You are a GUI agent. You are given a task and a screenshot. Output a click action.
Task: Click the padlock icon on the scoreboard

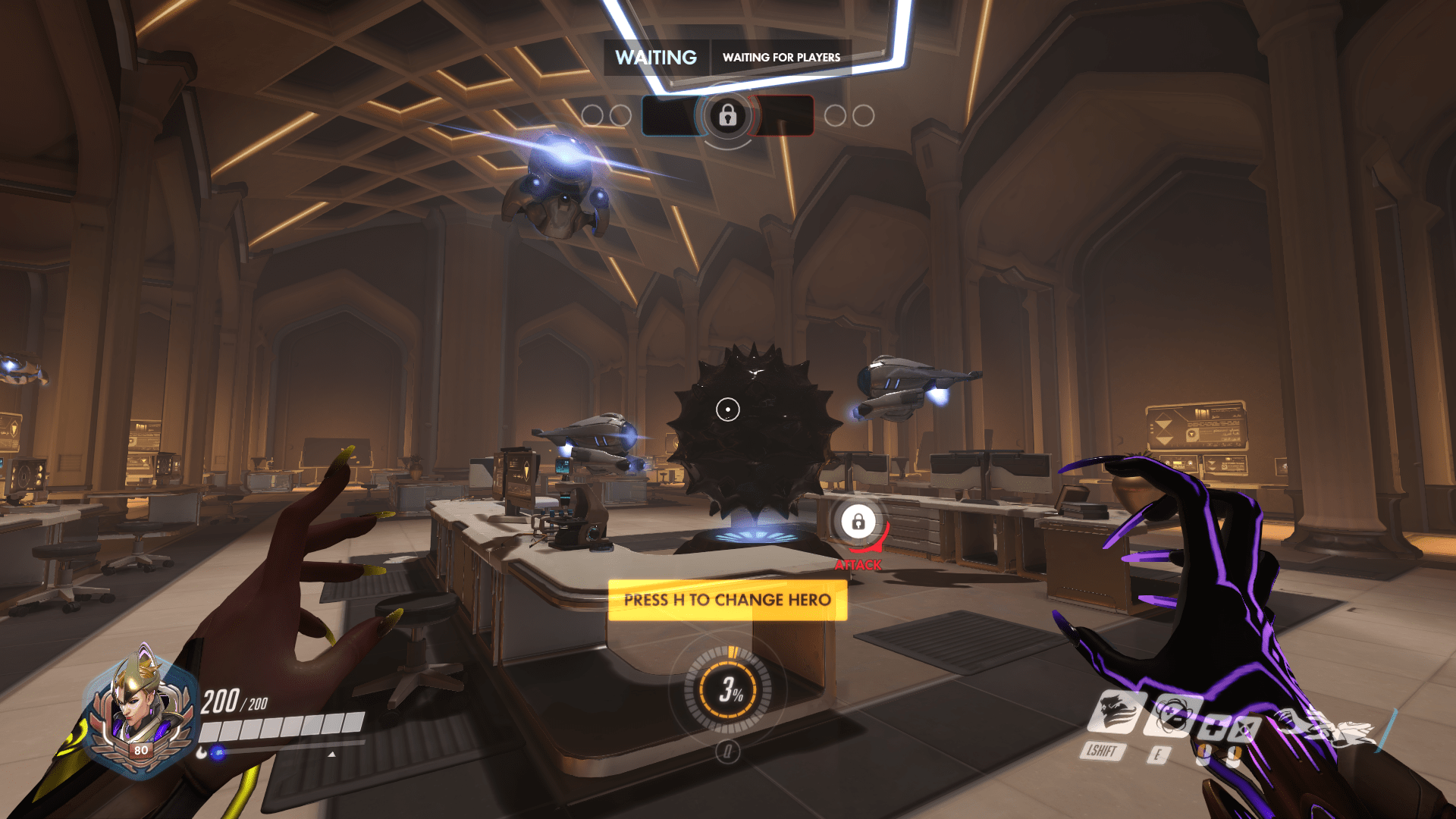coord(728,115)
